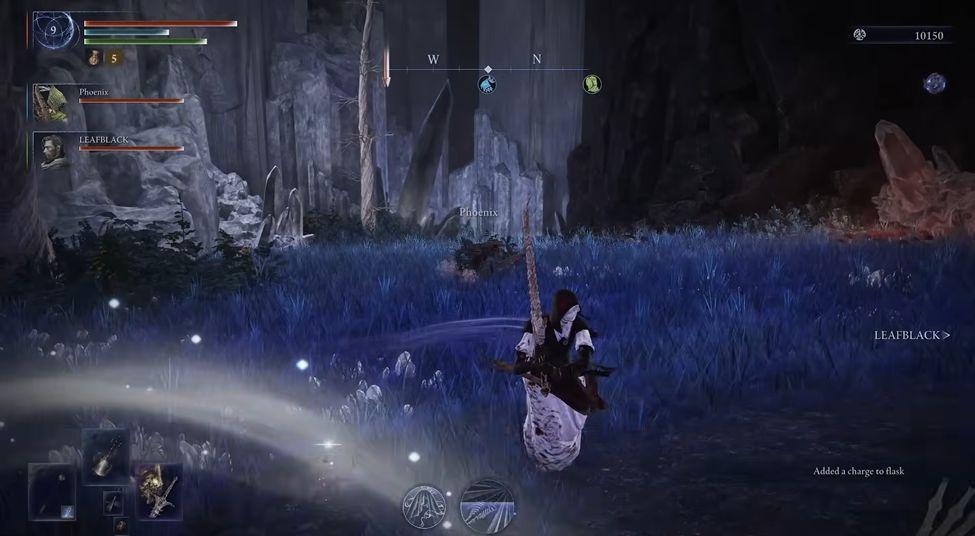Activate the character skill round icon

(425, 505)
